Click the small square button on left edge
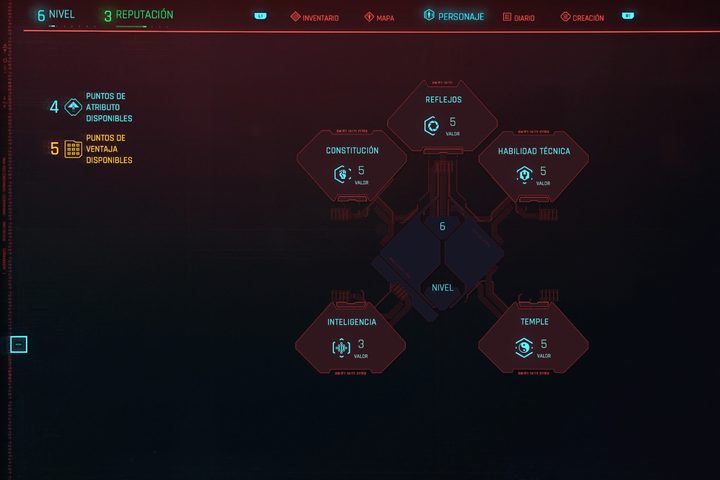Screen dimensions: 720x480 (18, 345)
